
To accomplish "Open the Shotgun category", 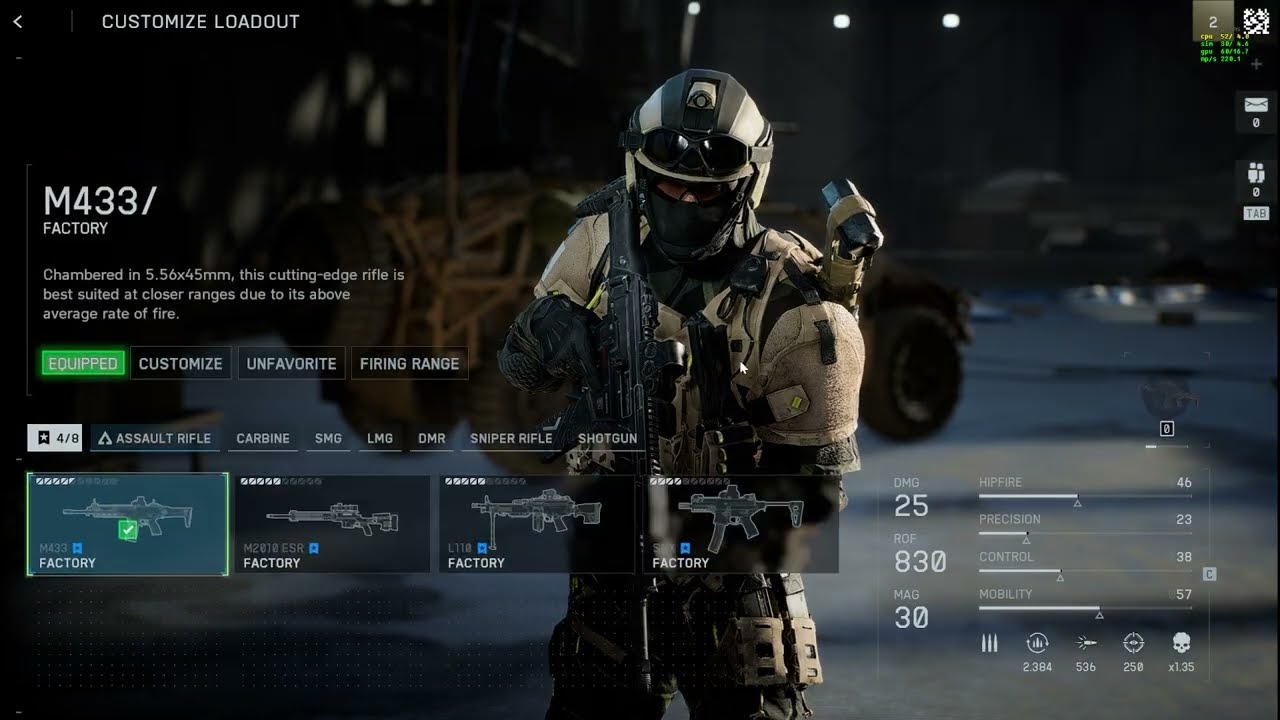I will coord(607,438).
